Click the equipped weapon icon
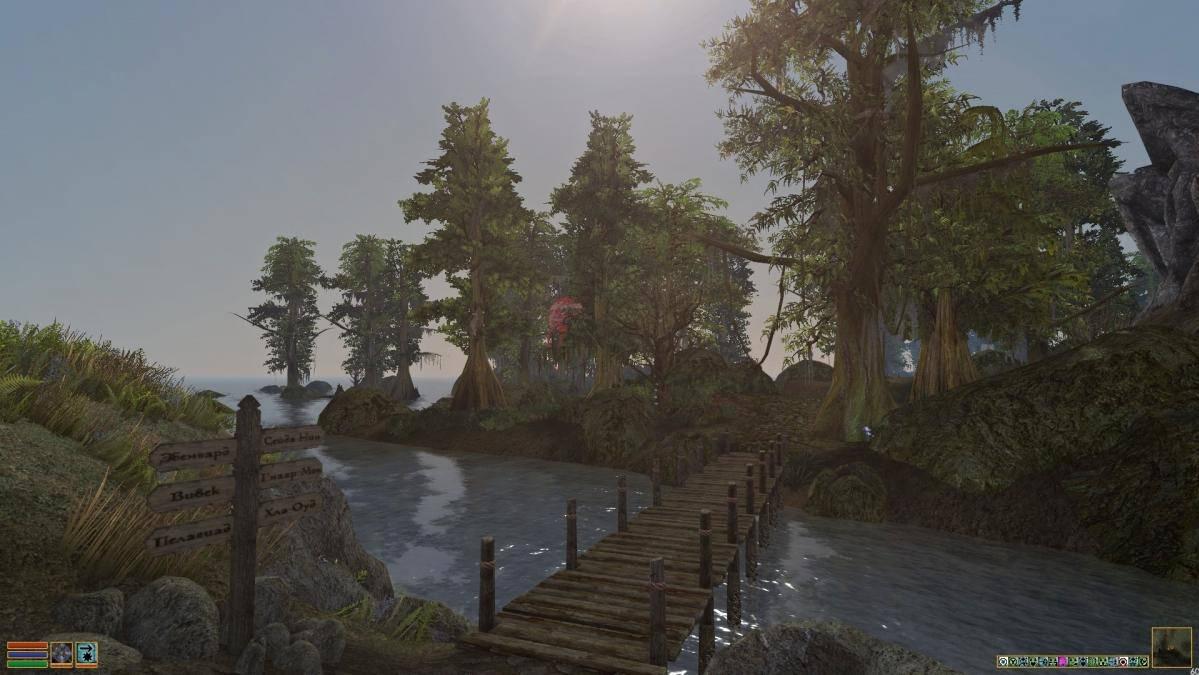 pyautogui.click(x=61, y=654)
